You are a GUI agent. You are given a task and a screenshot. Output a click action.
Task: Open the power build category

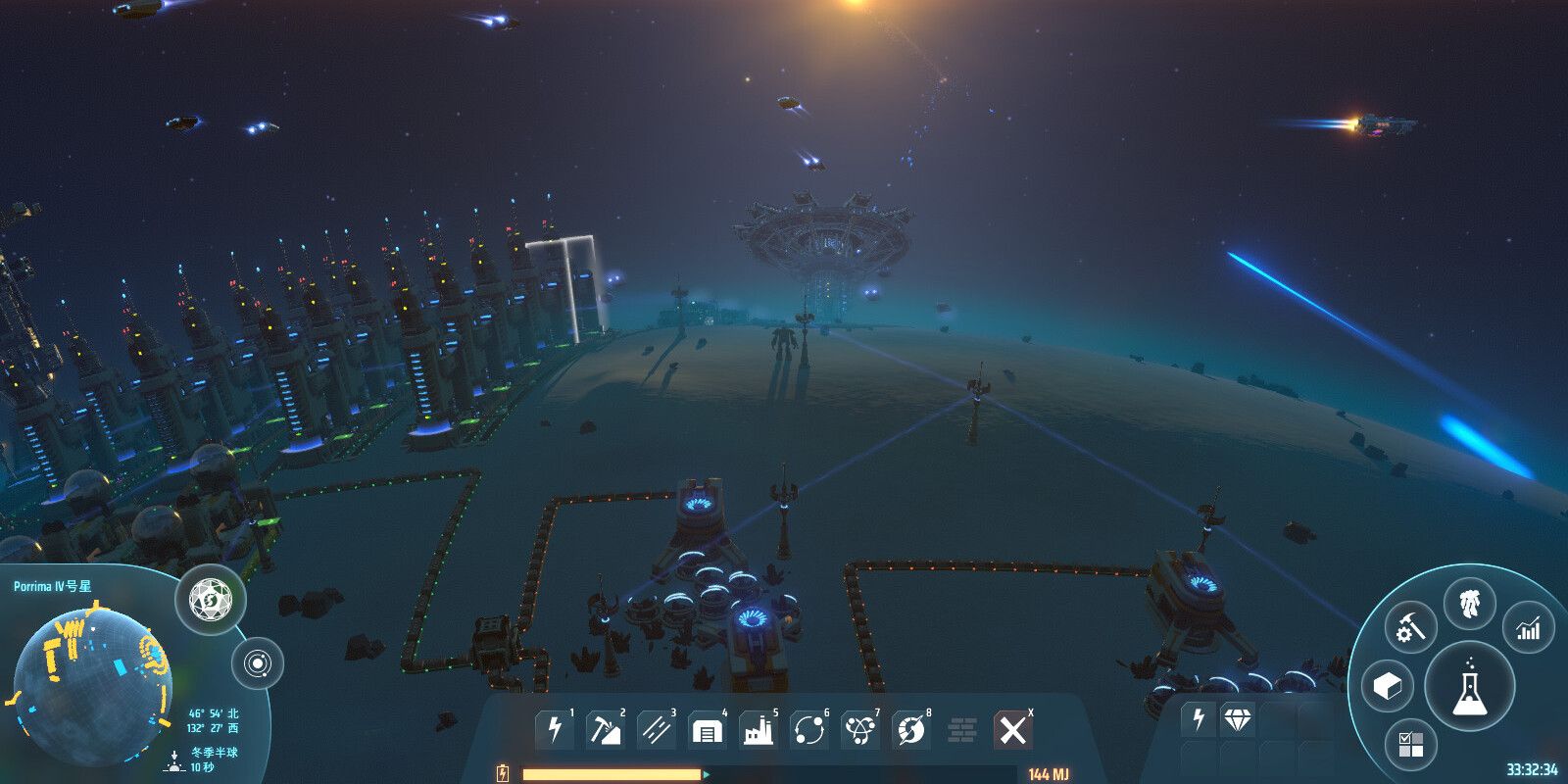[555, 730]
